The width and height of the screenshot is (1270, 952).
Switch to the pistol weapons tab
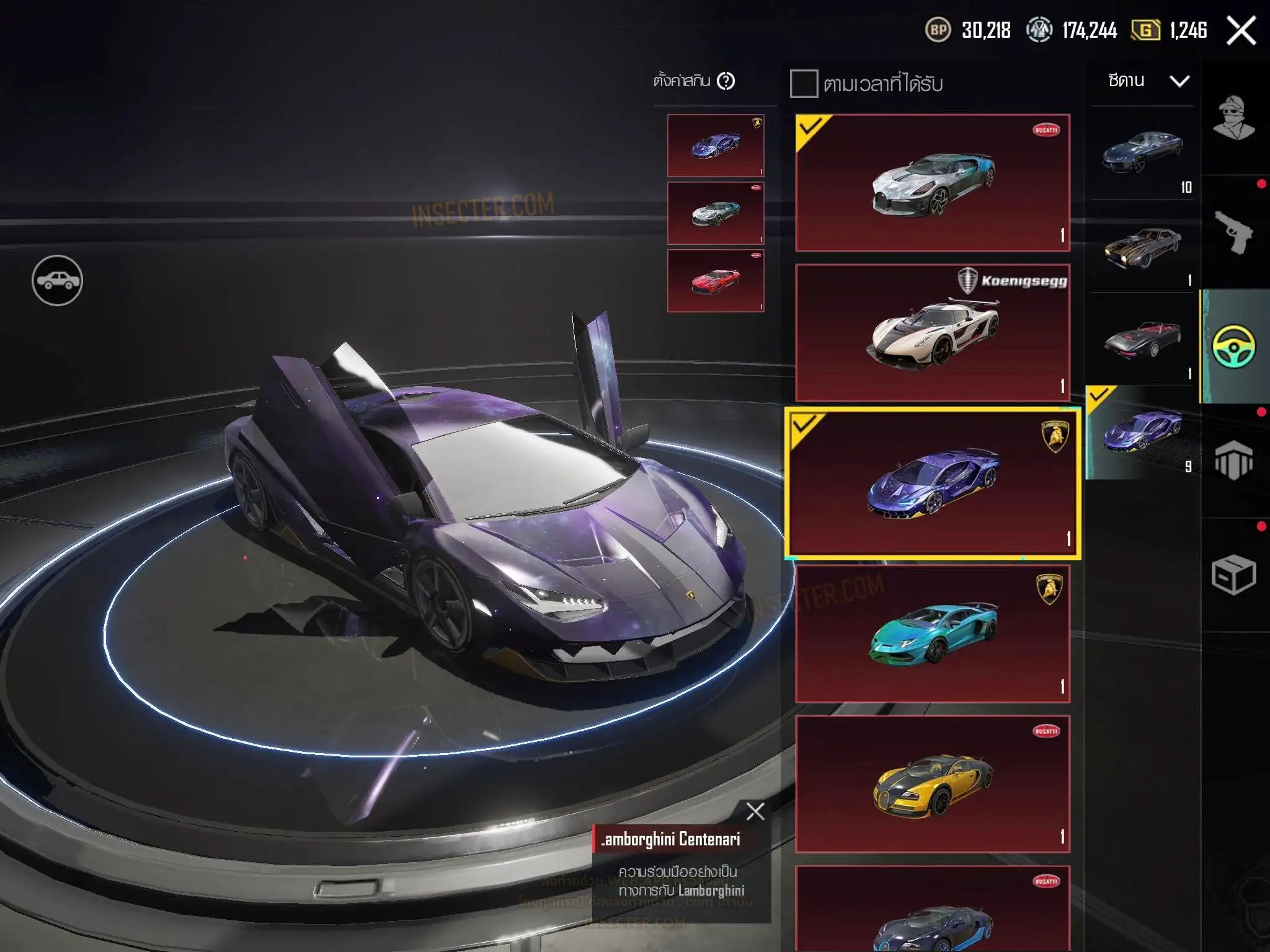click(x=1233, y=232)
